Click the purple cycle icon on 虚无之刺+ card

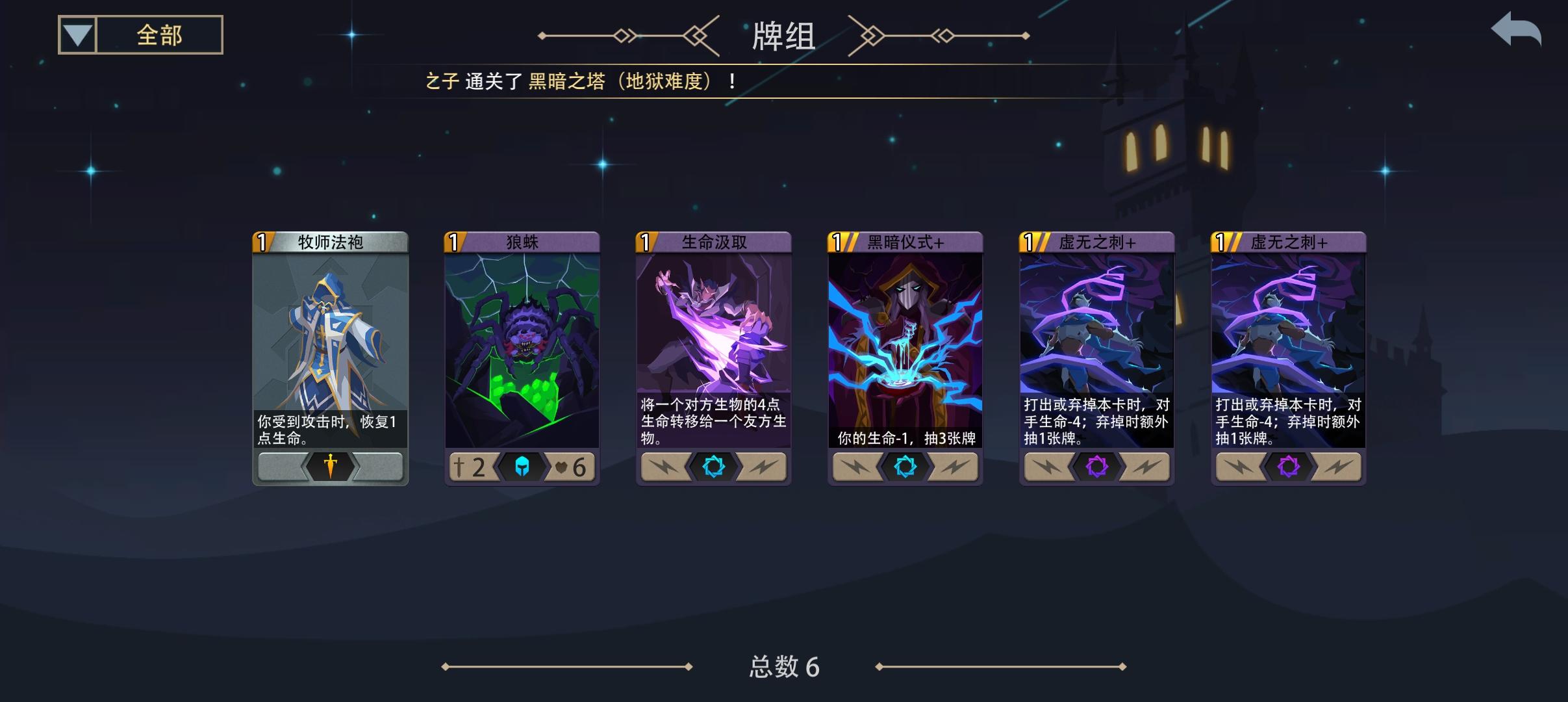coord(1096,466)
